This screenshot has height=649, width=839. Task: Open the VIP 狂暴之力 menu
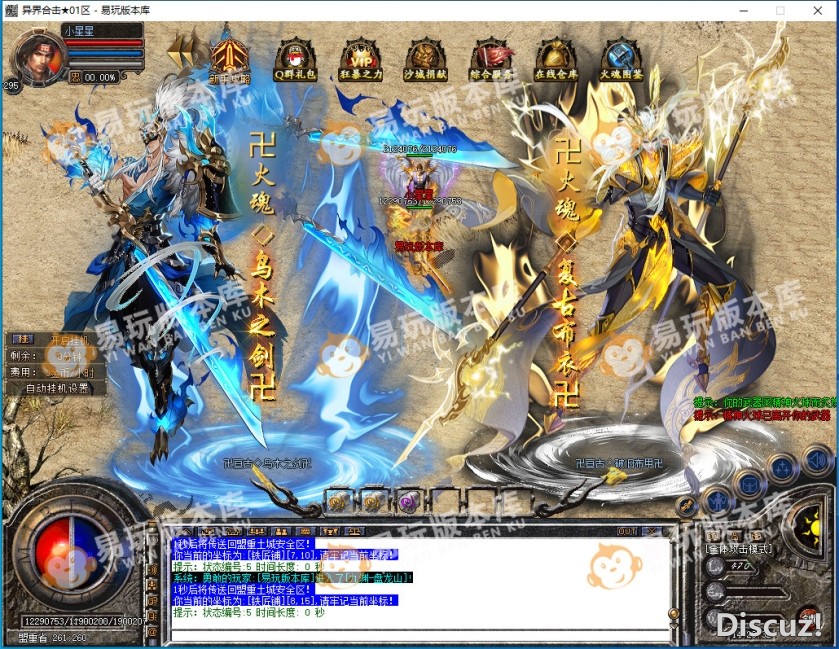(359, 58)
